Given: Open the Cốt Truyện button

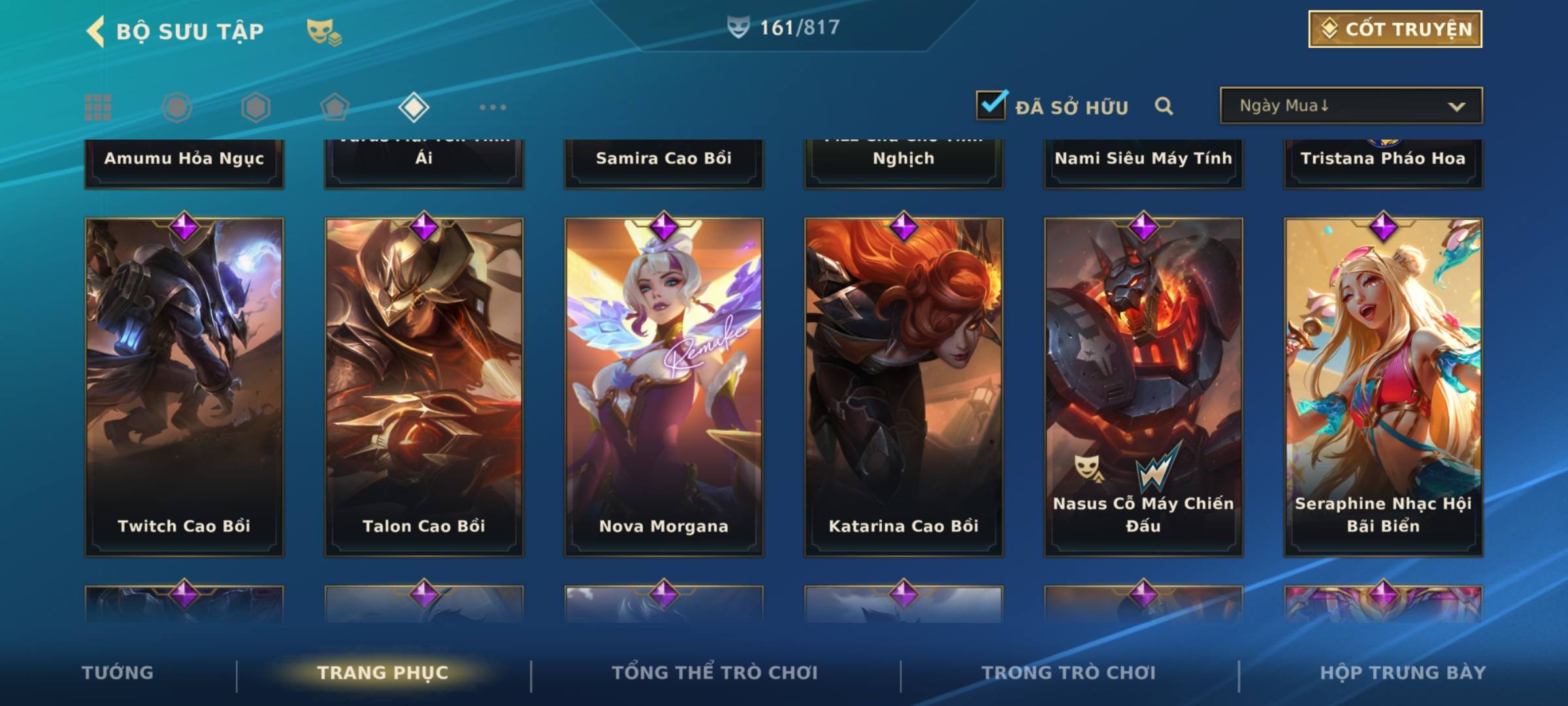Looking at the screenshot, I should coord(1395,29).
